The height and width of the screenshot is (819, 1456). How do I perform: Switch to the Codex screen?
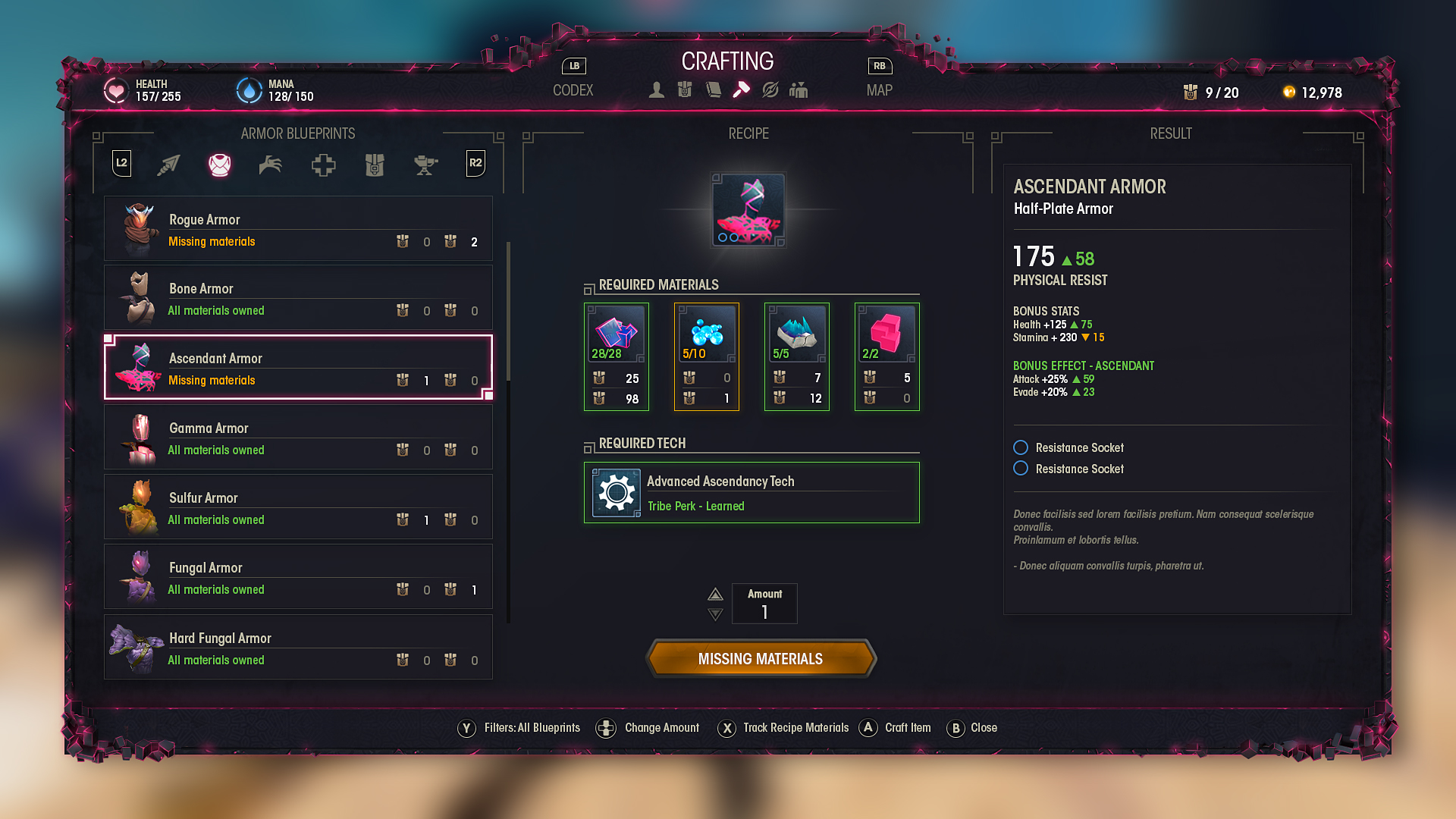click(573, 90)
